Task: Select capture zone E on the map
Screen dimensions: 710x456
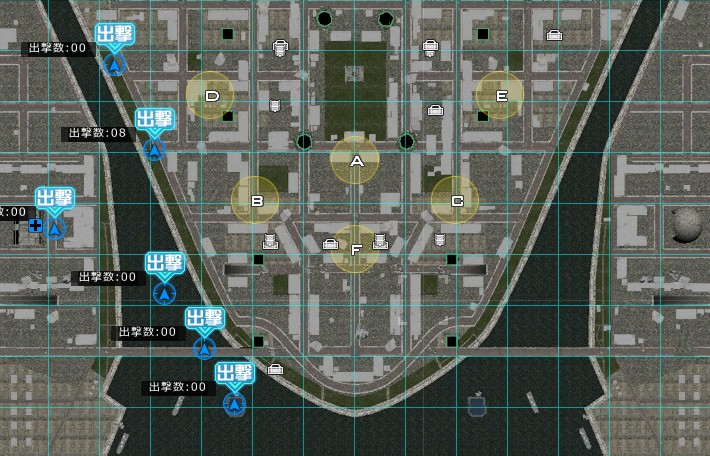Action: pos(500,96)
